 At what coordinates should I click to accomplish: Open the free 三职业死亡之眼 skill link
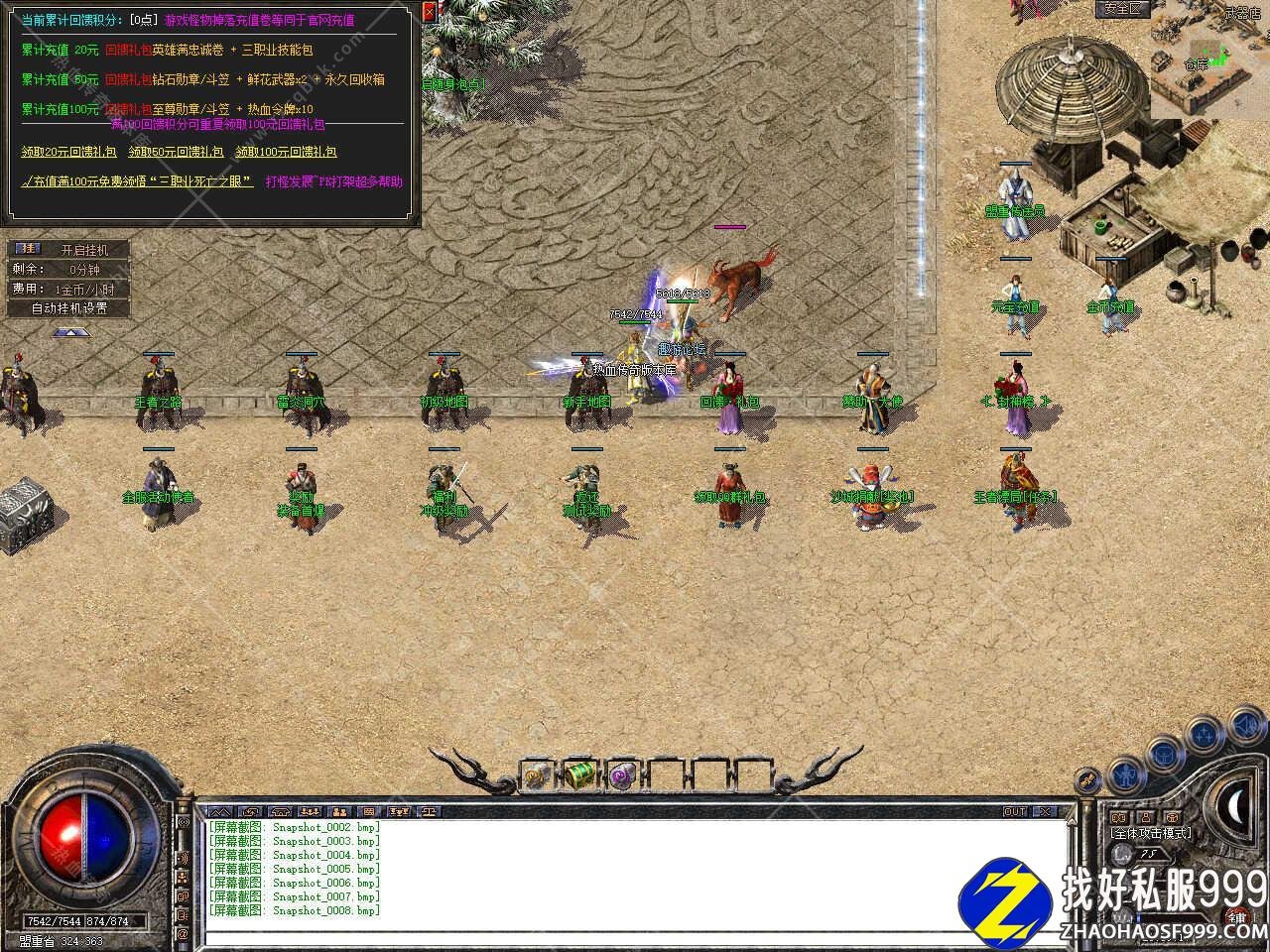click(139, 181)
